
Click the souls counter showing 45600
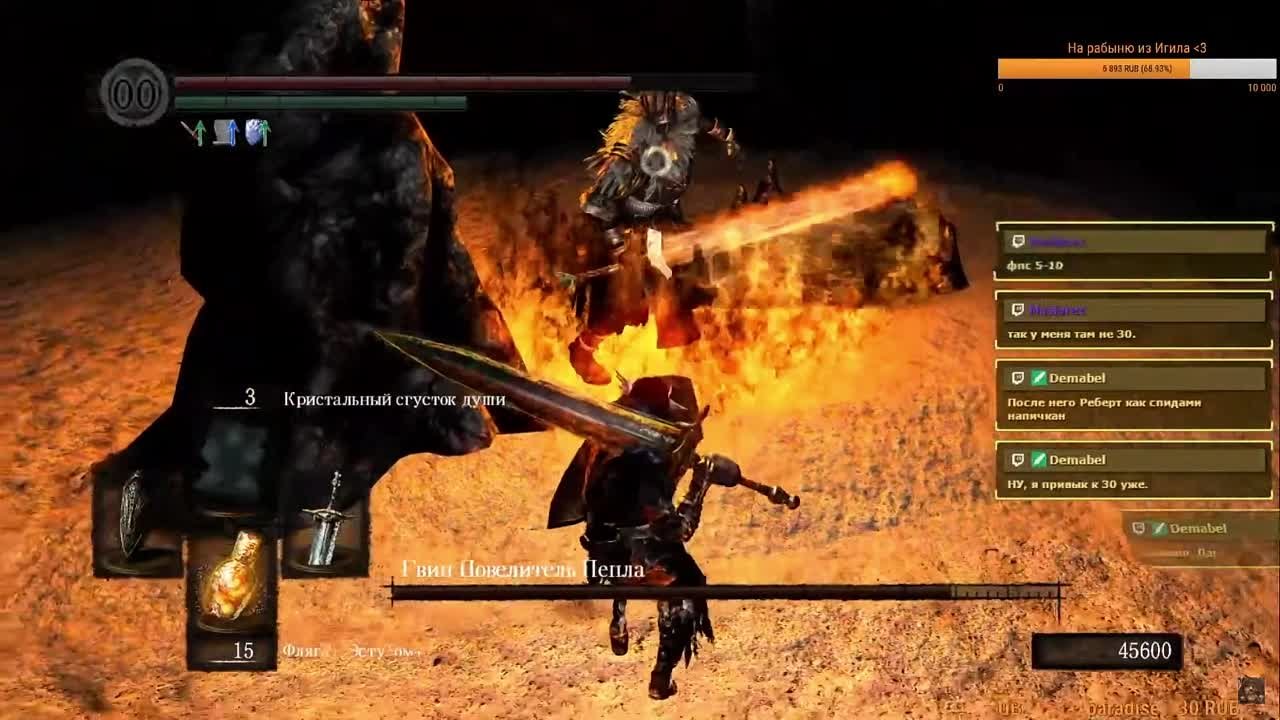1146,650
